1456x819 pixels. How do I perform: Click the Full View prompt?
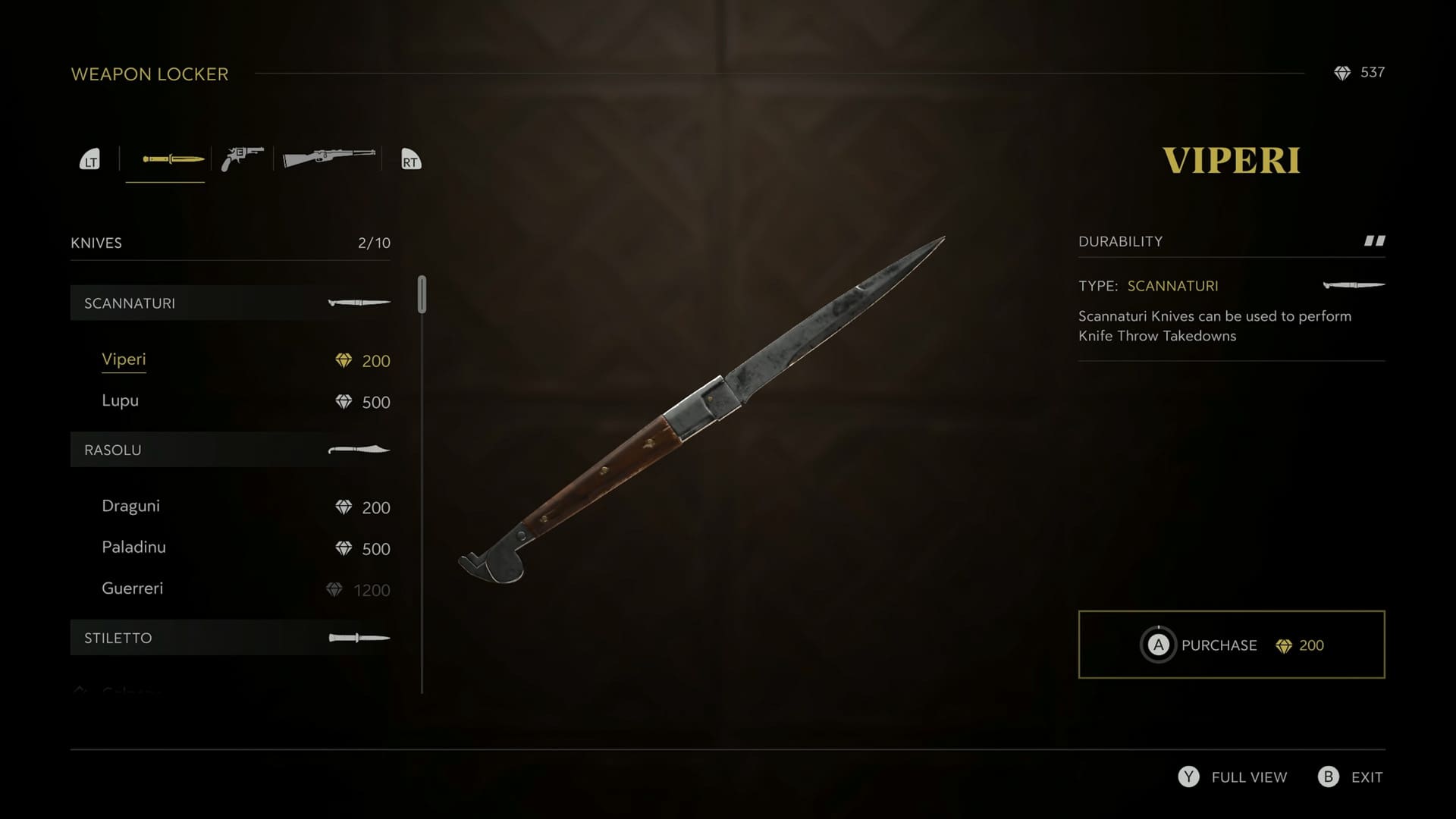tap(1232, 777)
